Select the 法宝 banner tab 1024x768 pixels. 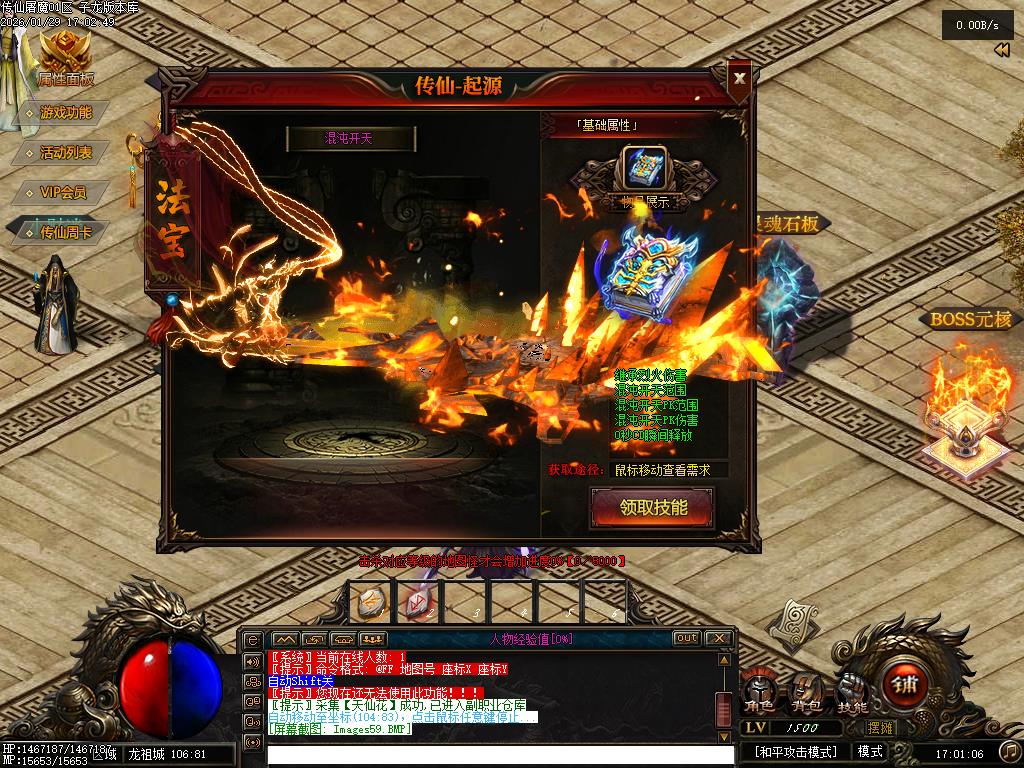tap(171, 220)
